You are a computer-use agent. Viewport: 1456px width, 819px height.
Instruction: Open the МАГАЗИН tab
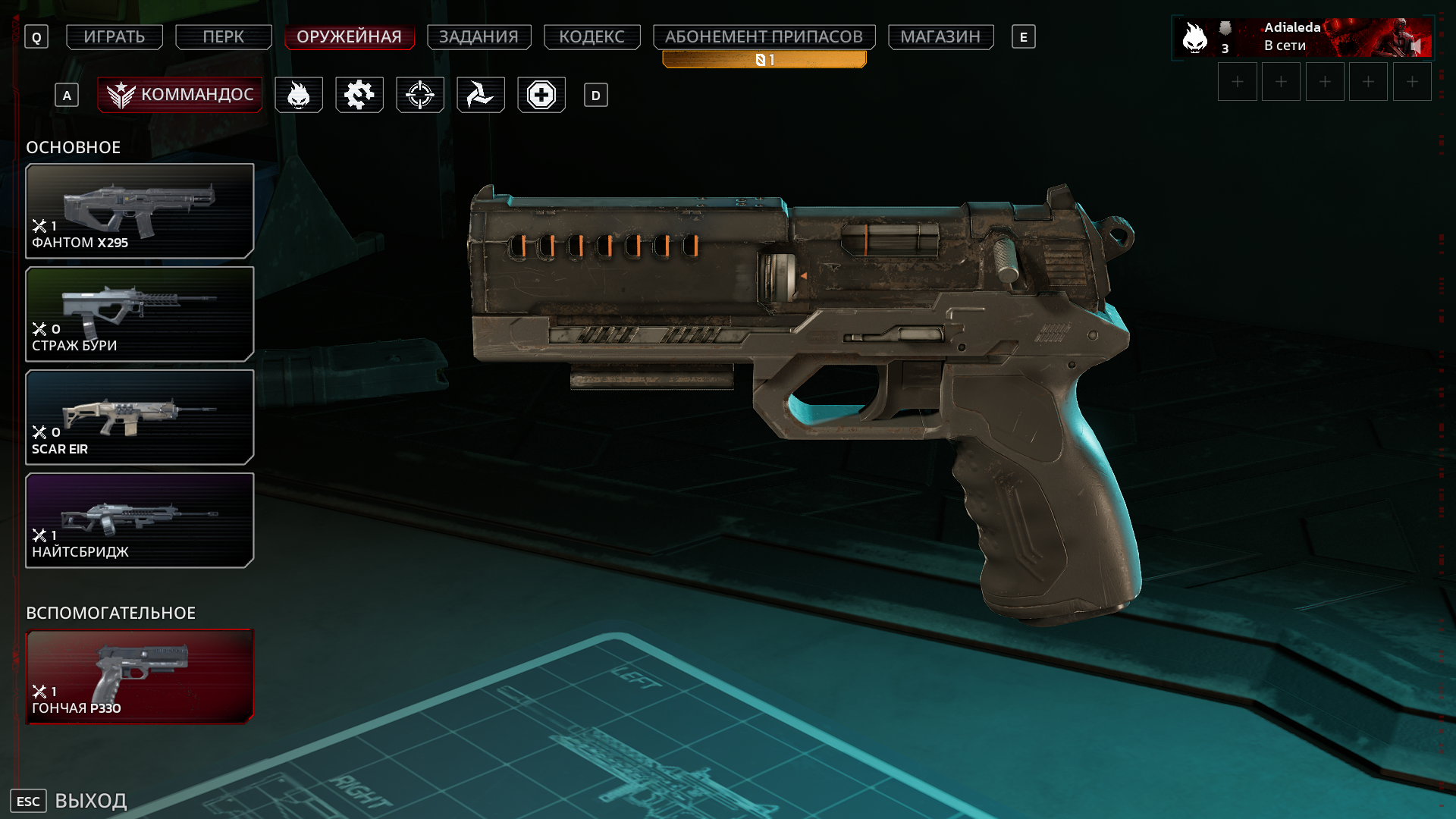coord(940,36)
